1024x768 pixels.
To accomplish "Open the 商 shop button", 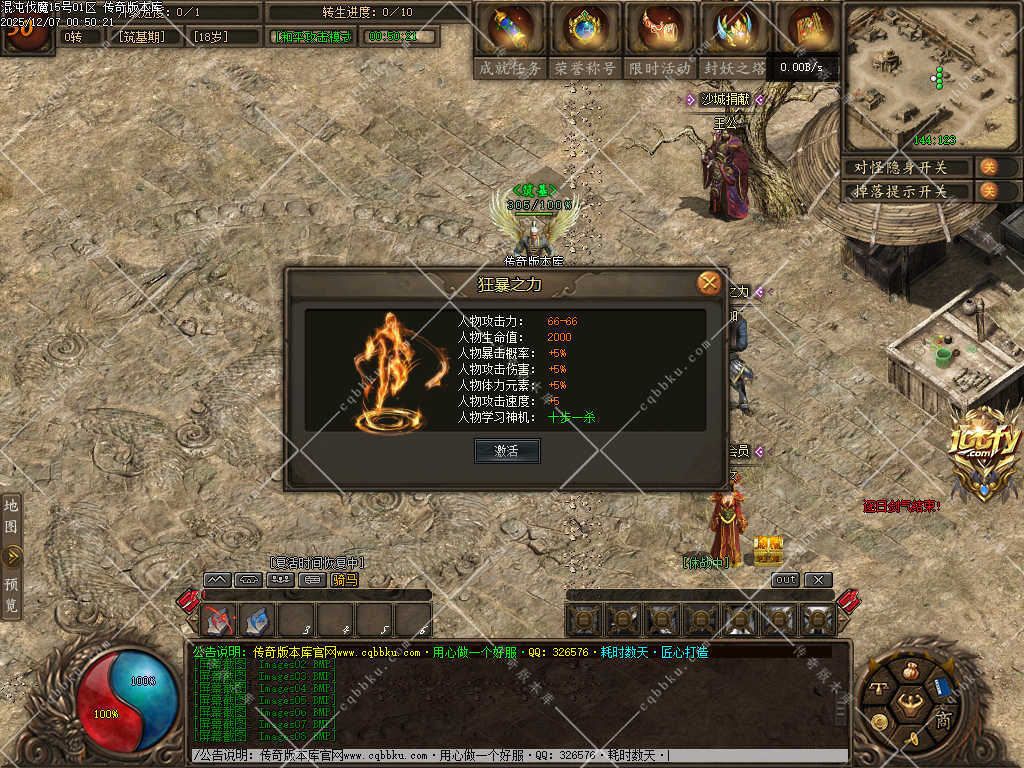I will pos(942,720).
